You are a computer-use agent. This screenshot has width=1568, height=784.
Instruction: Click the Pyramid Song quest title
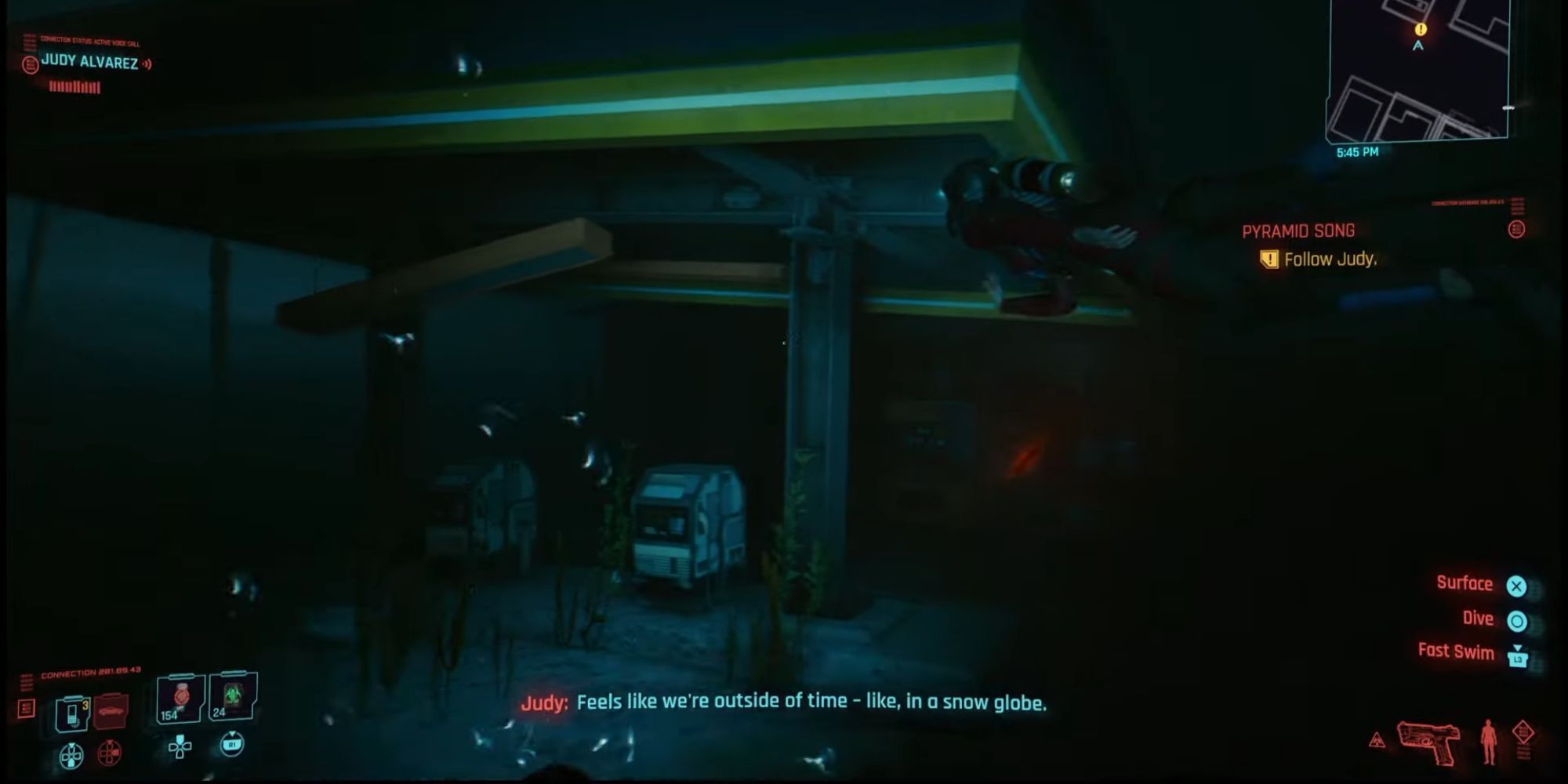tap(1298, 230)
